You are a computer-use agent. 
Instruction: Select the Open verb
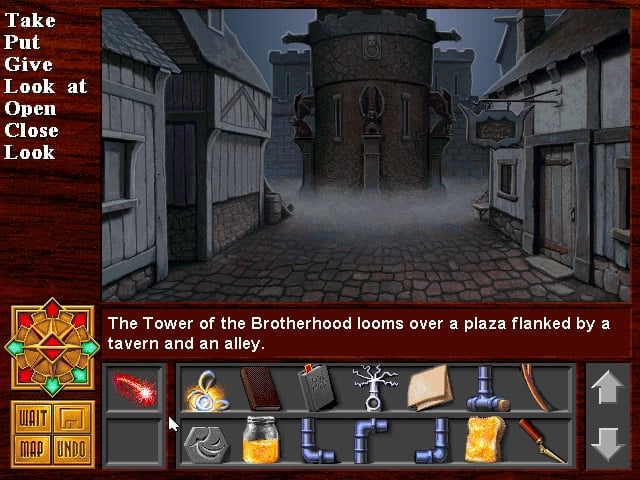coord(30,108)
